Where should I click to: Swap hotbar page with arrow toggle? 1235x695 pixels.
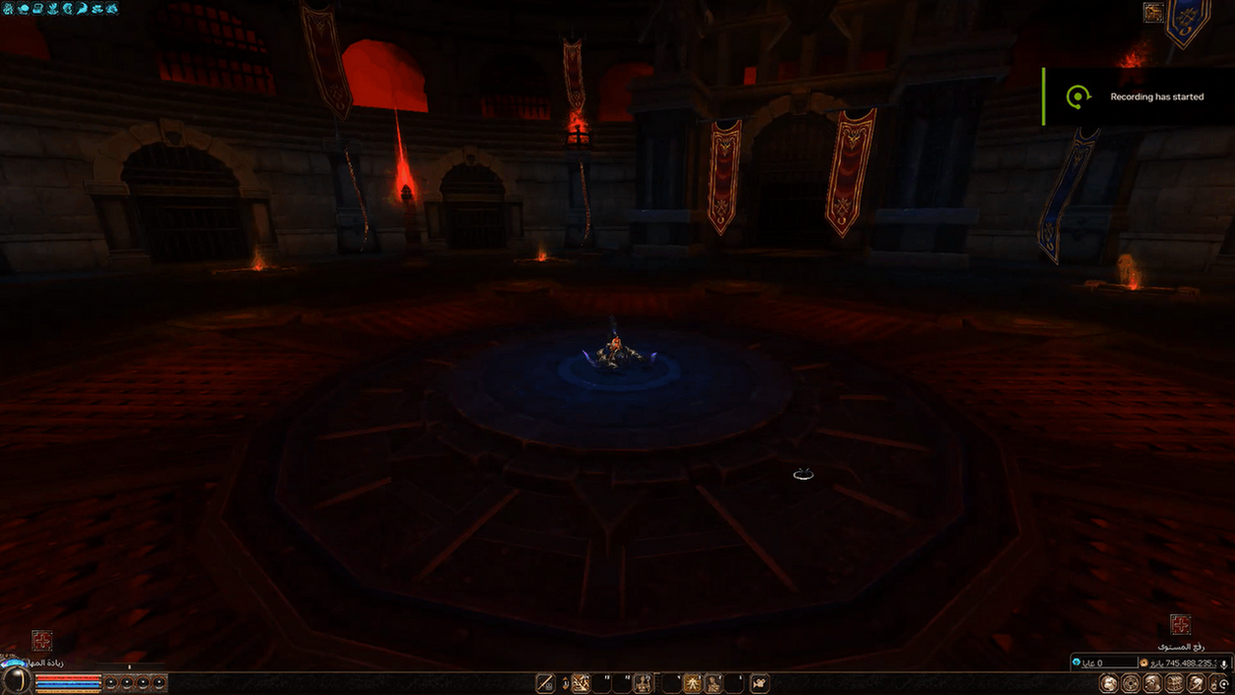[x=564, y=683]
